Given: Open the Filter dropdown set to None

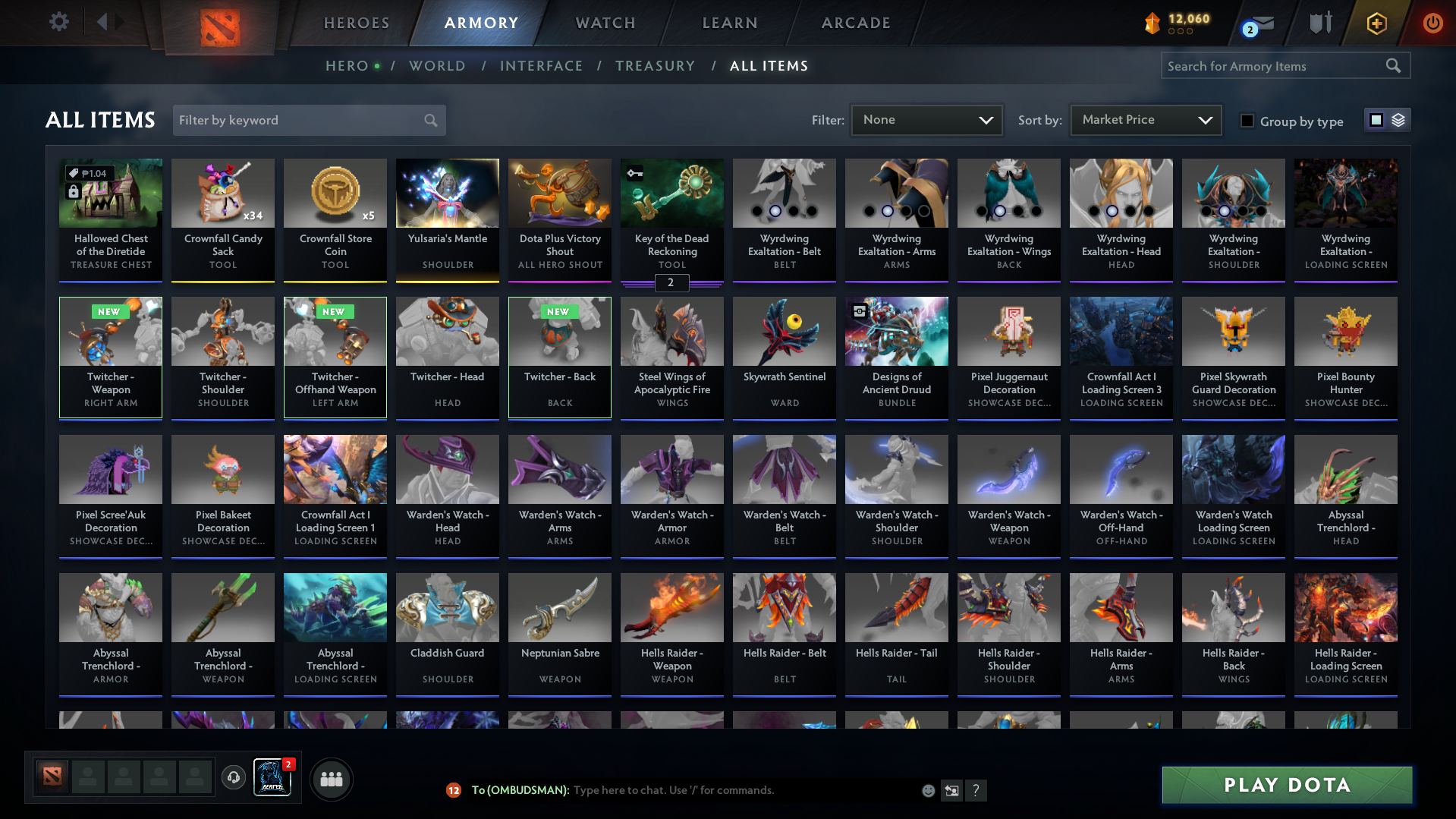Looking at the screenshot, I should tap(926, 120).
